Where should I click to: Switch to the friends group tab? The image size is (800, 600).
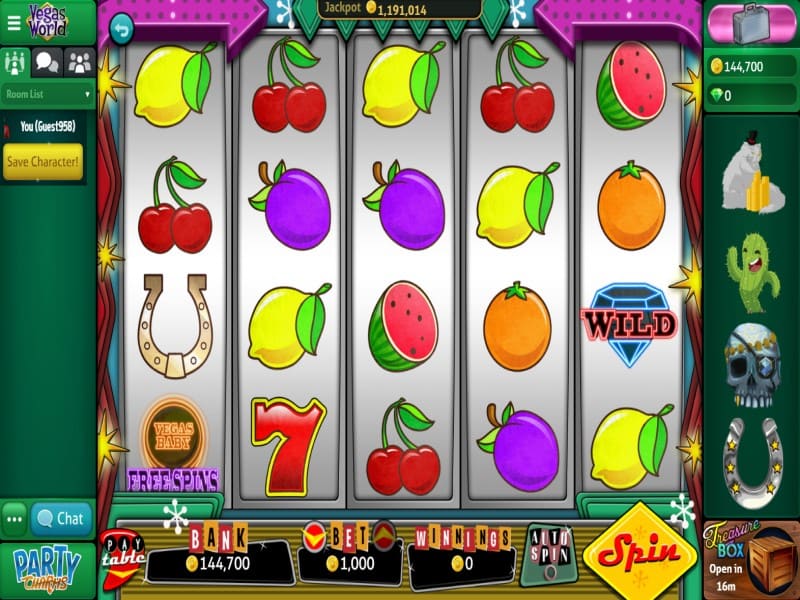click(80, 62)
